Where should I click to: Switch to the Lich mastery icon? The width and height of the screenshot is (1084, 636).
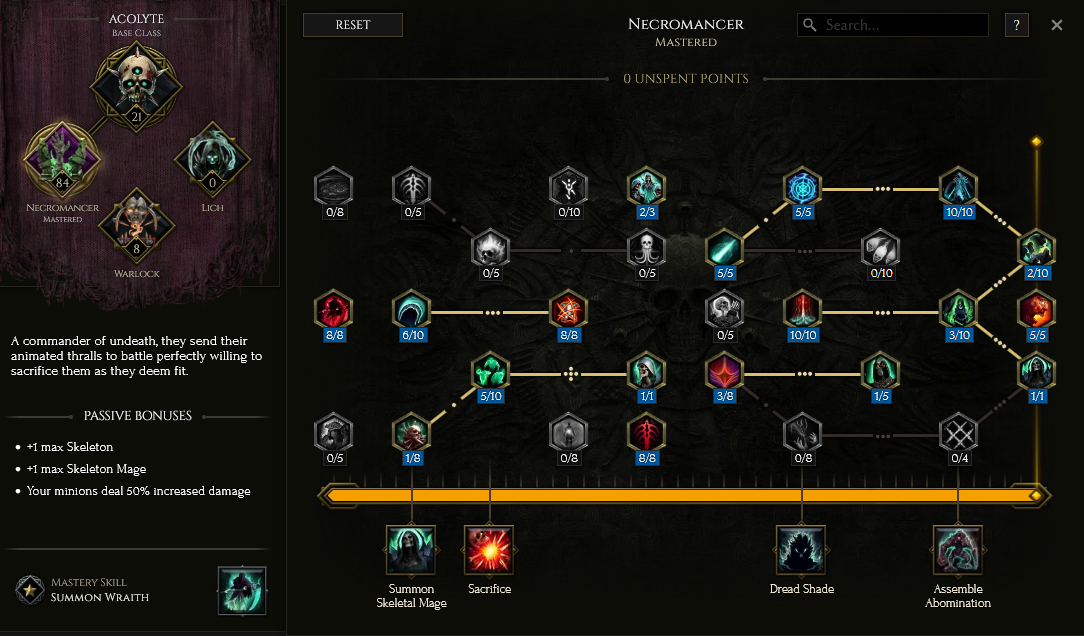tap(211, 159)
